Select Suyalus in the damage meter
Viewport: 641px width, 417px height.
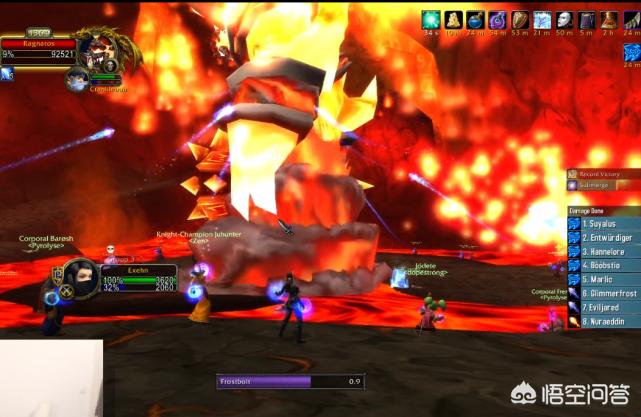[604, 225]
